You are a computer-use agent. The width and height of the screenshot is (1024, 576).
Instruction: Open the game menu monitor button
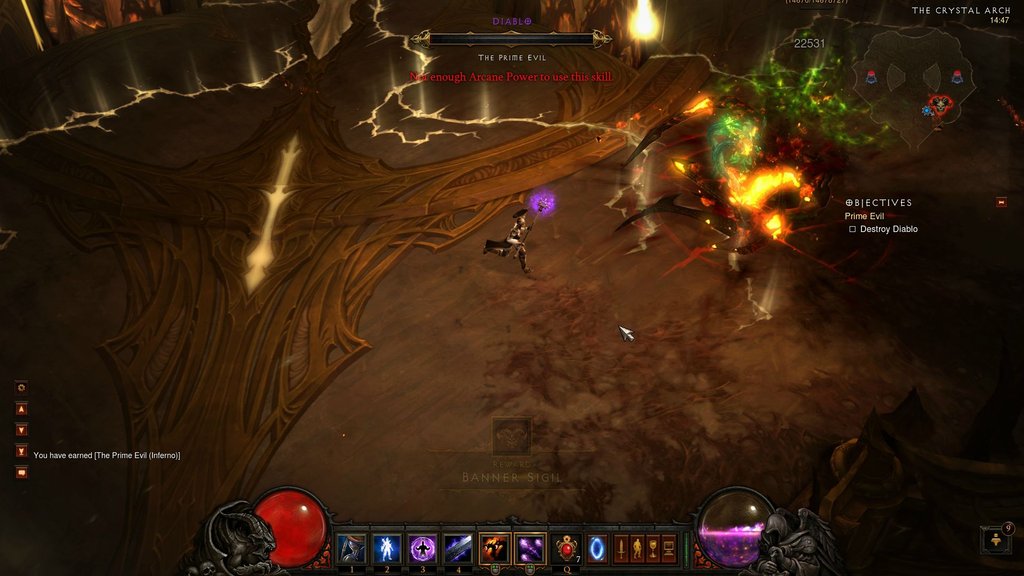pyautogui.click(x=669, y=548)
